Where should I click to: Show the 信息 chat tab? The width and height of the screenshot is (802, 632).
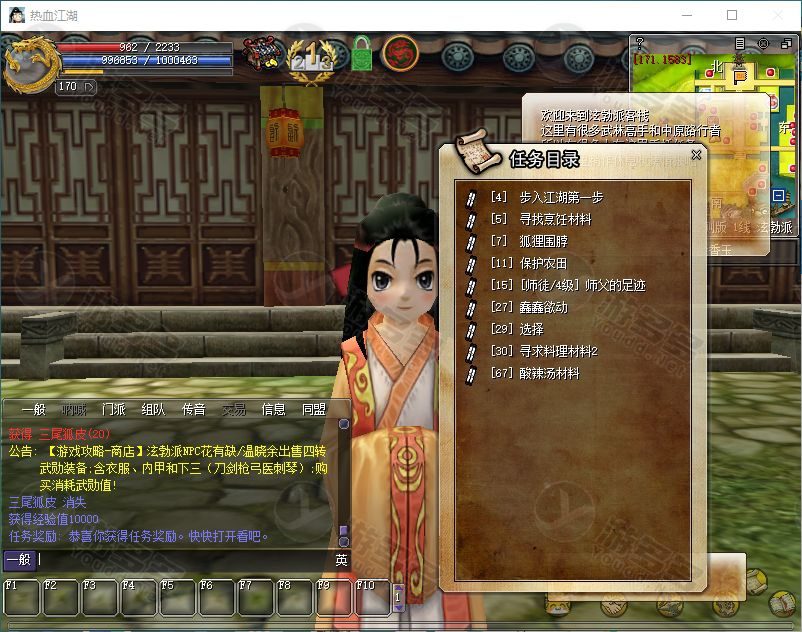(274, 409)
